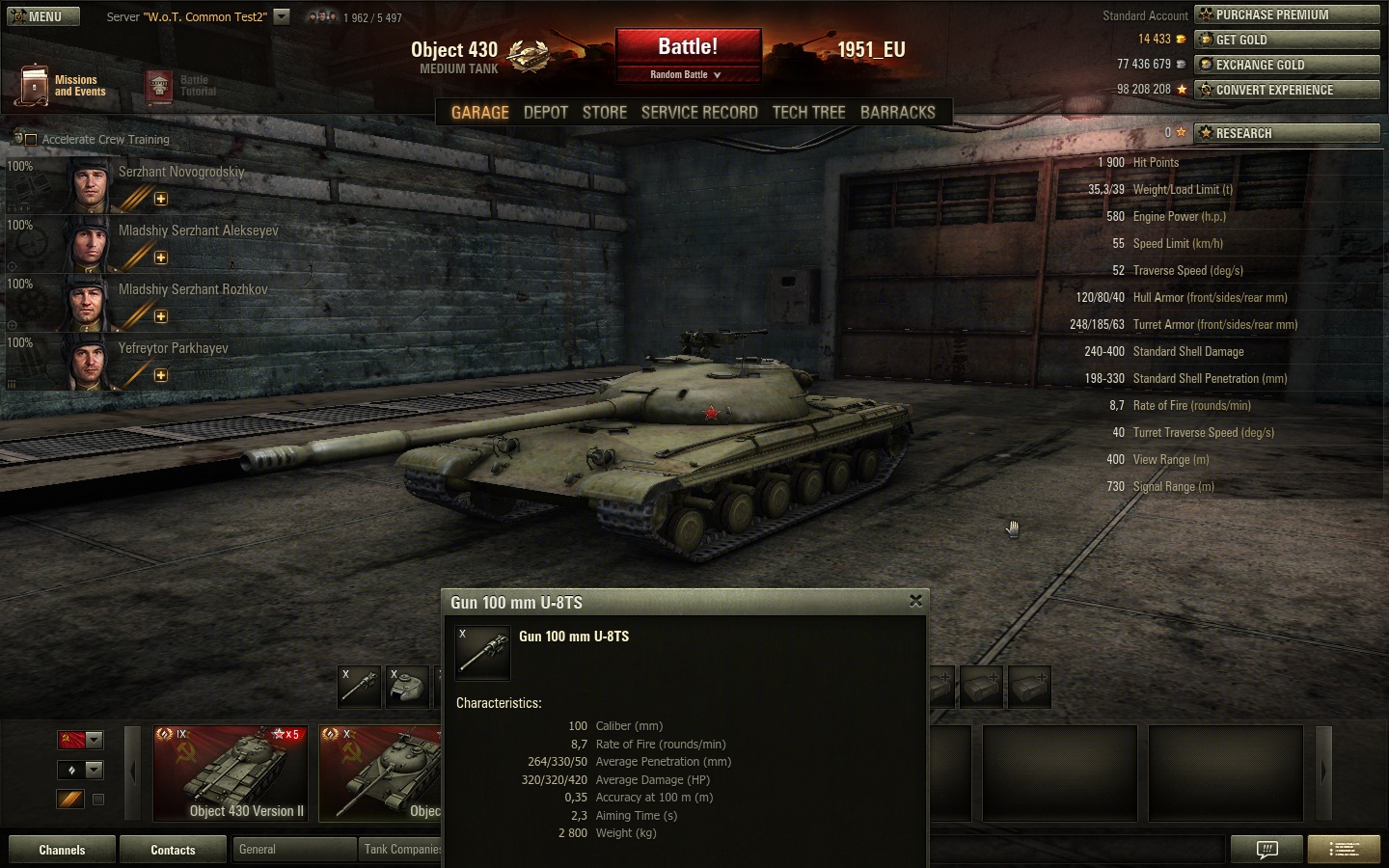The image size is (1389, 868).
Task: Open the RESEARCH button
Action: click(x=1287, y=133)
